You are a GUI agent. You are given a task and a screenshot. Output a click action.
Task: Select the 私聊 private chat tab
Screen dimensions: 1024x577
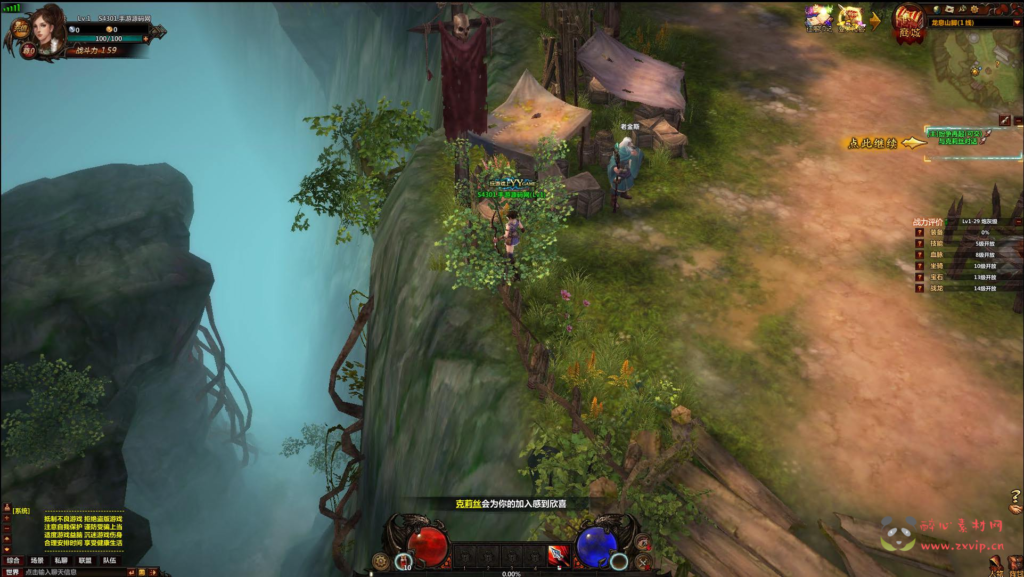61,560
